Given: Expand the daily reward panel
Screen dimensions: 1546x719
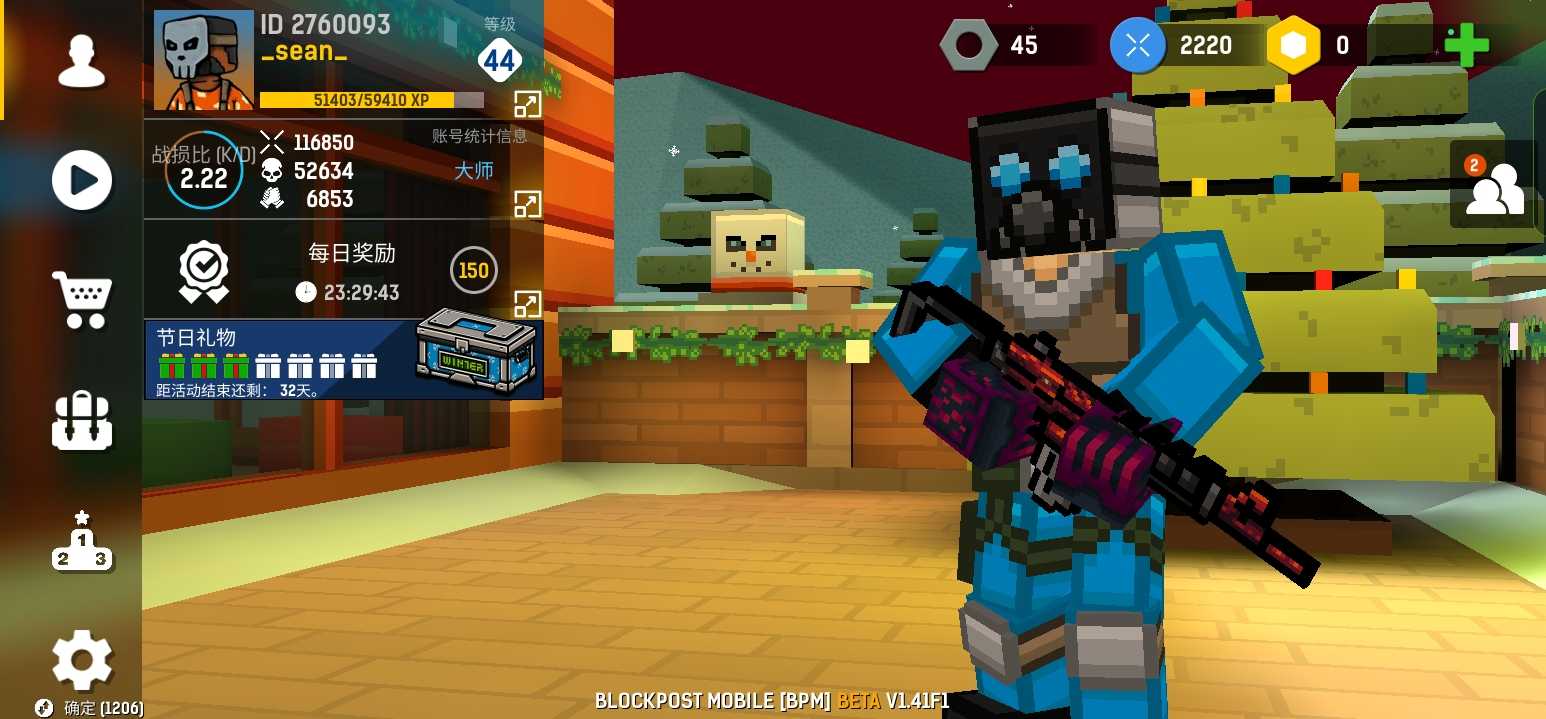Looking at the screenshot, I should click(x=527, y=303).
